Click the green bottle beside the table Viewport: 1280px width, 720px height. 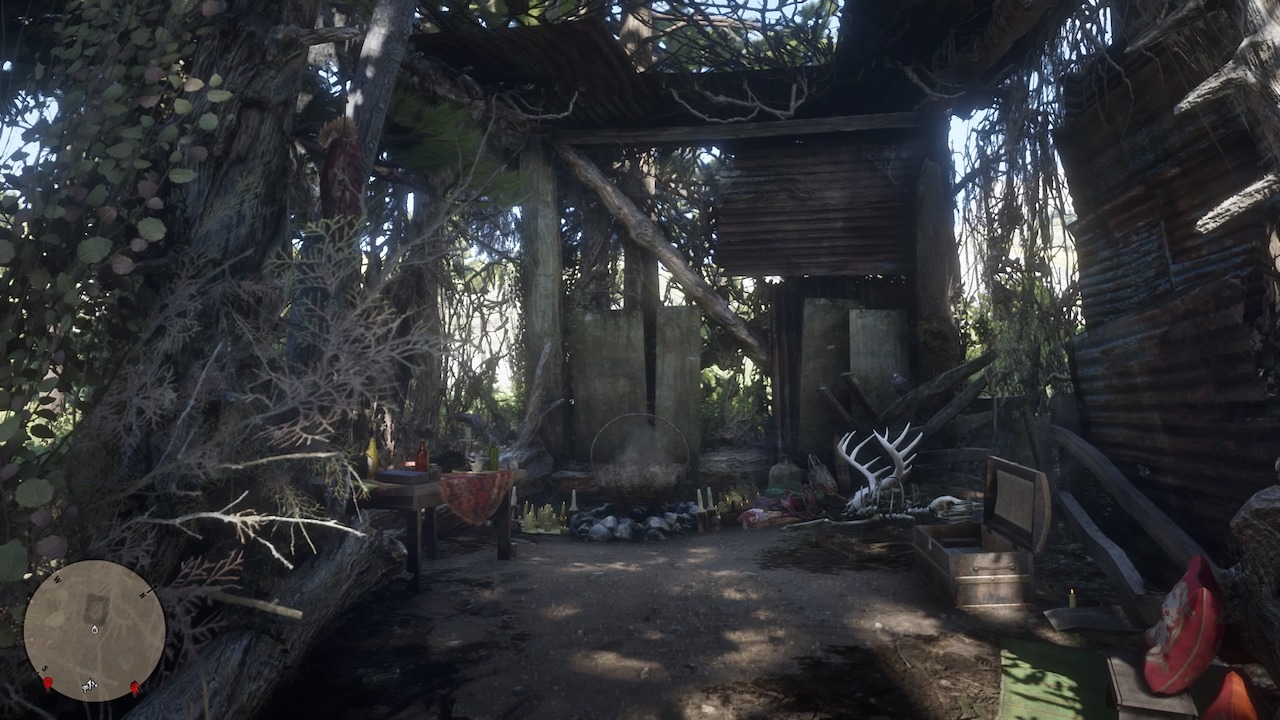(x=493, y=456)
